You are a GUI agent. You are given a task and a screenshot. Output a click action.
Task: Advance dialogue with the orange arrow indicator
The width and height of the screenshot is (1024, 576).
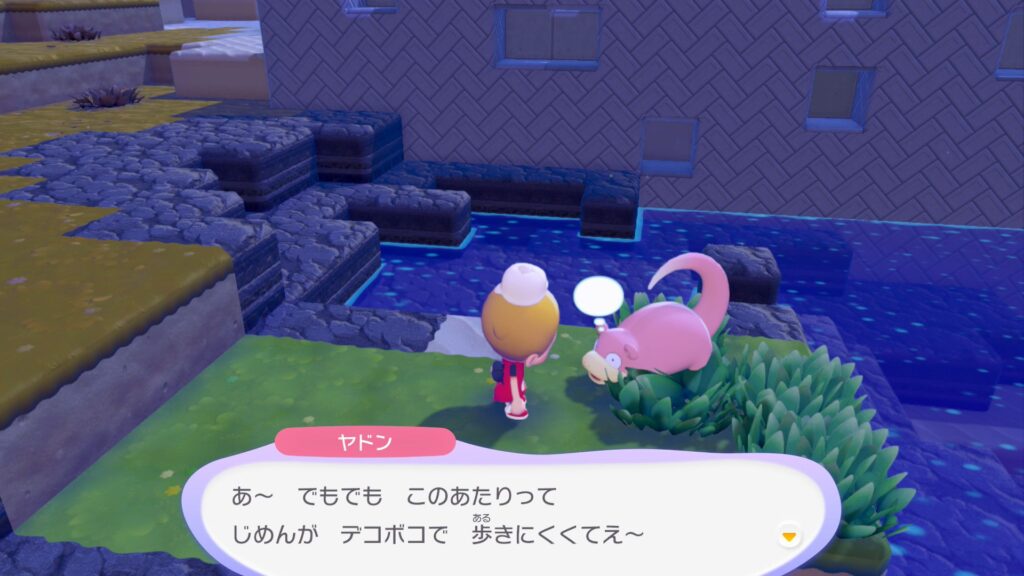coord(790,537)
